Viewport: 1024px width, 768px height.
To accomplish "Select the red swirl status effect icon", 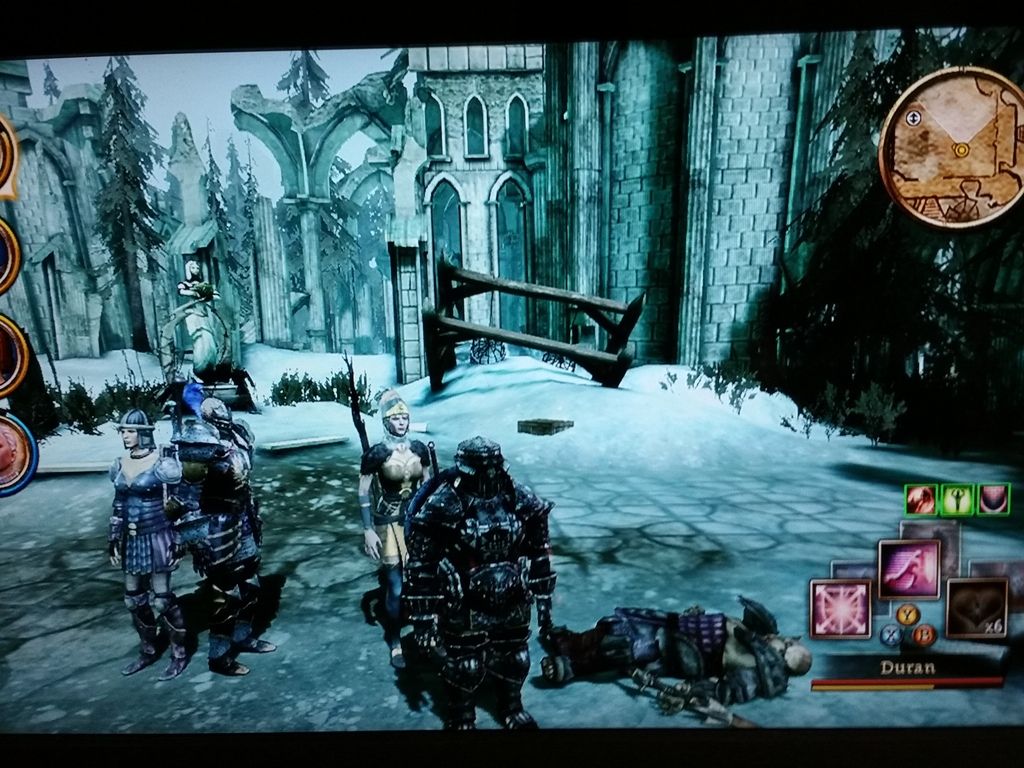I will (x=920, y=499).
